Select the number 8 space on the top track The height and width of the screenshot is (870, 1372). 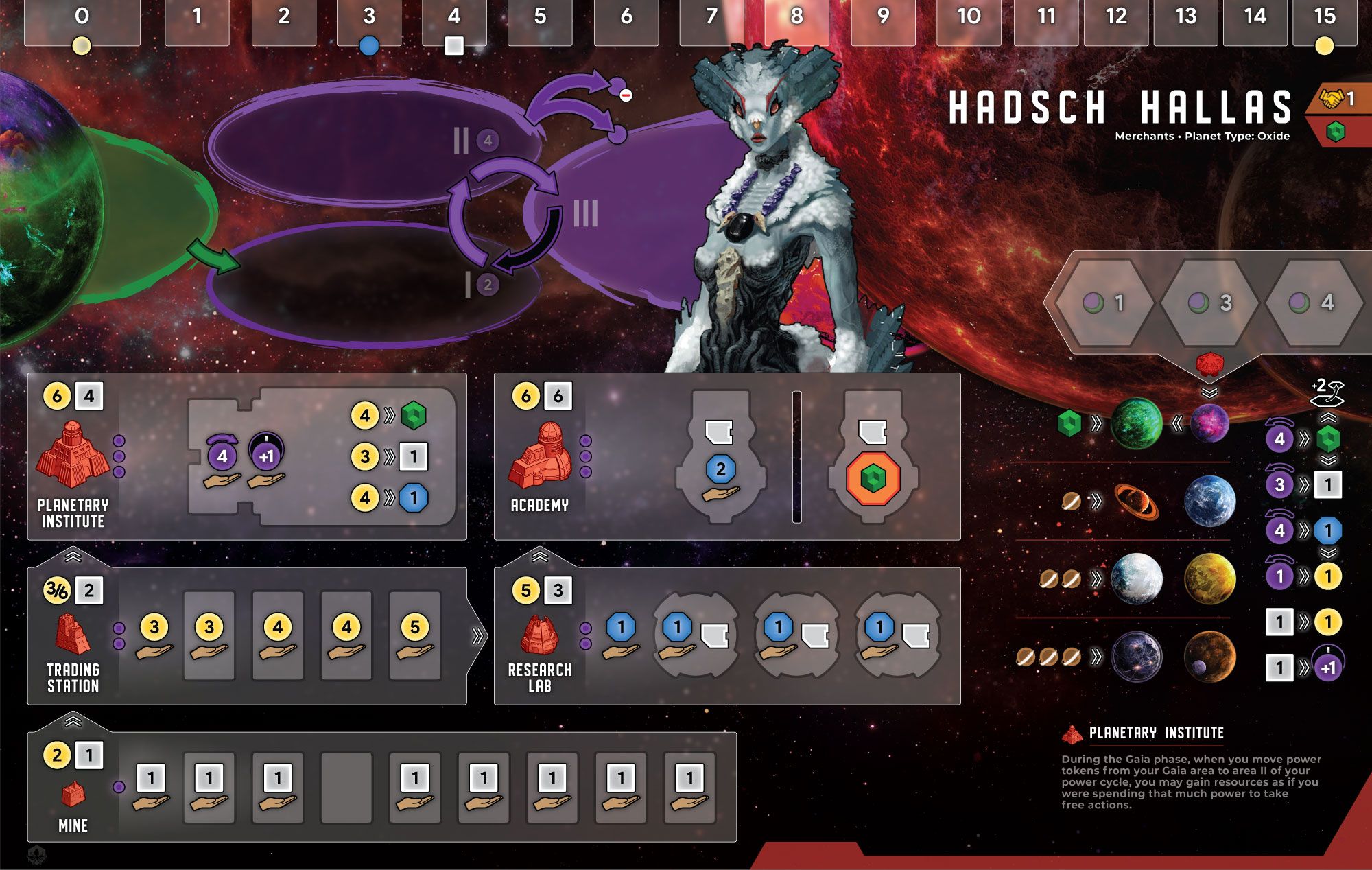point(796,21)
